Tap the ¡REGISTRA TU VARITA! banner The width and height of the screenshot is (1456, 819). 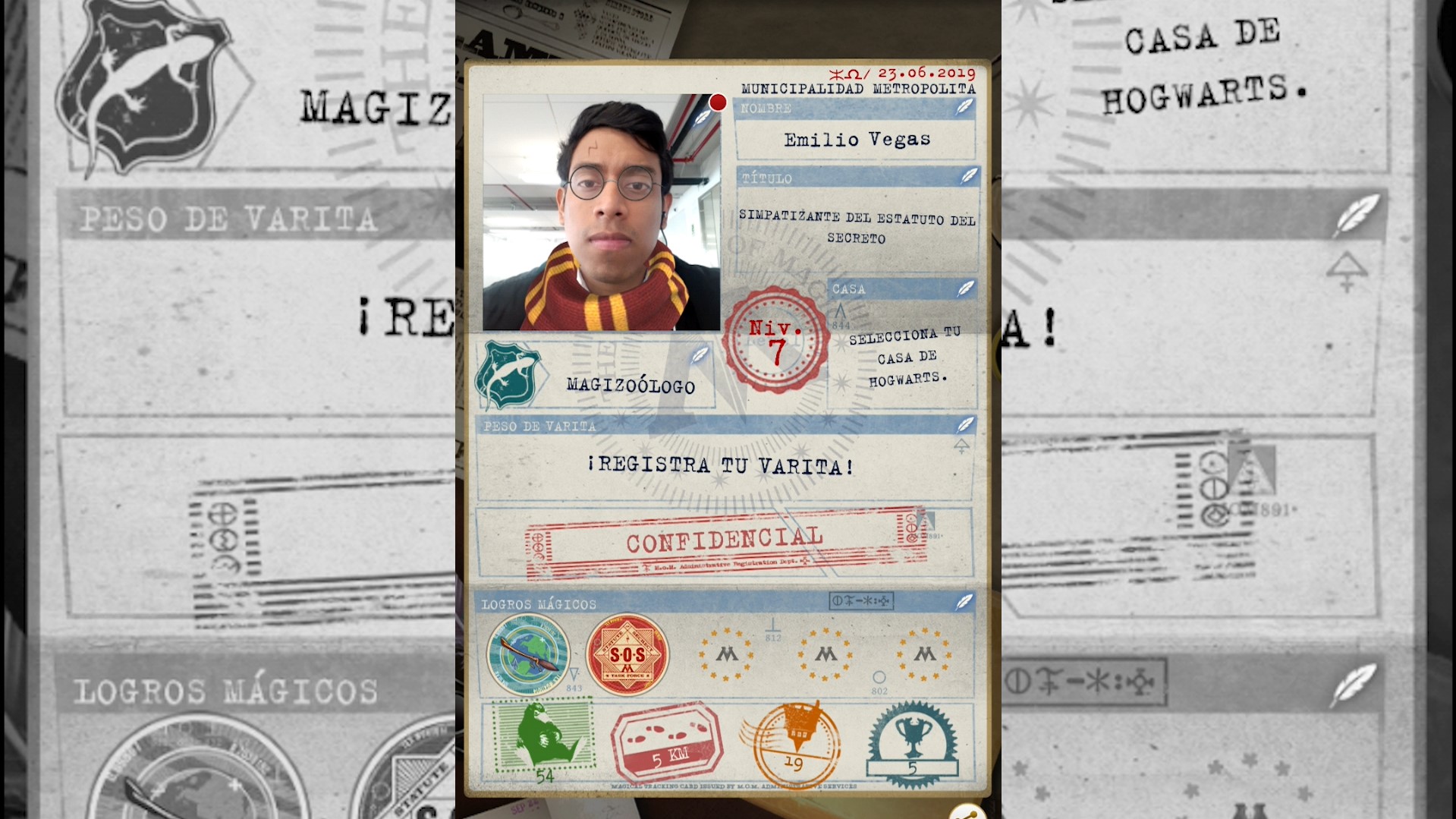[722, 465]
